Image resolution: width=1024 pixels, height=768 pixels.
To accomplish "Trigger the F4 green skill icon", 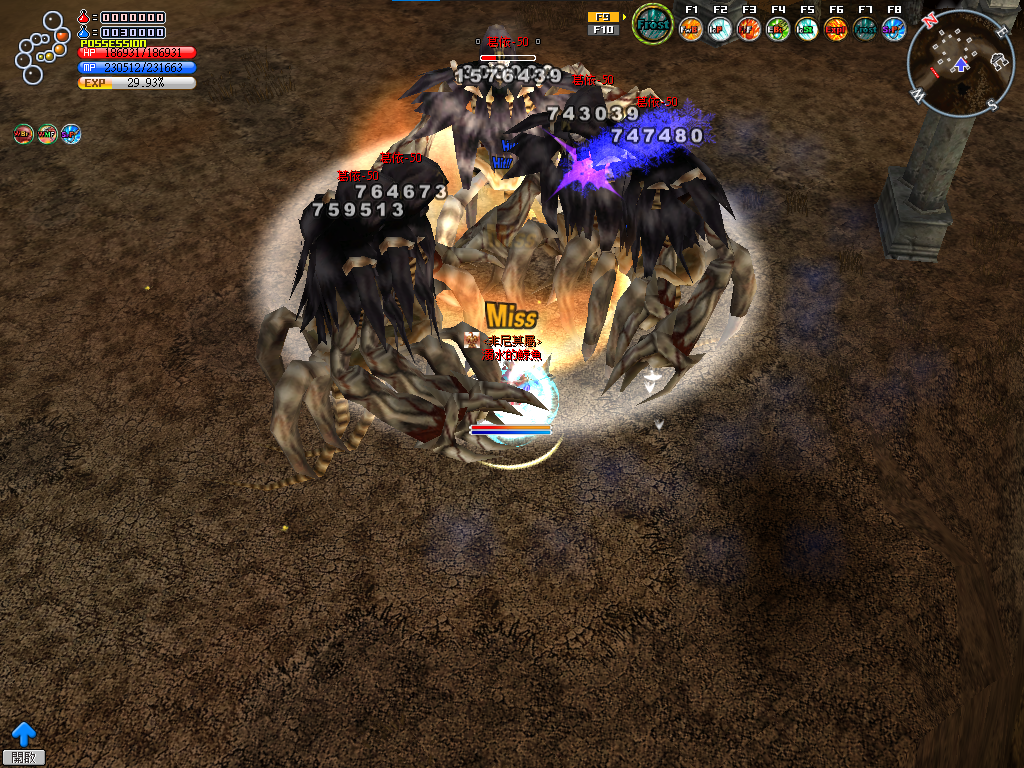I will (778, 29).
